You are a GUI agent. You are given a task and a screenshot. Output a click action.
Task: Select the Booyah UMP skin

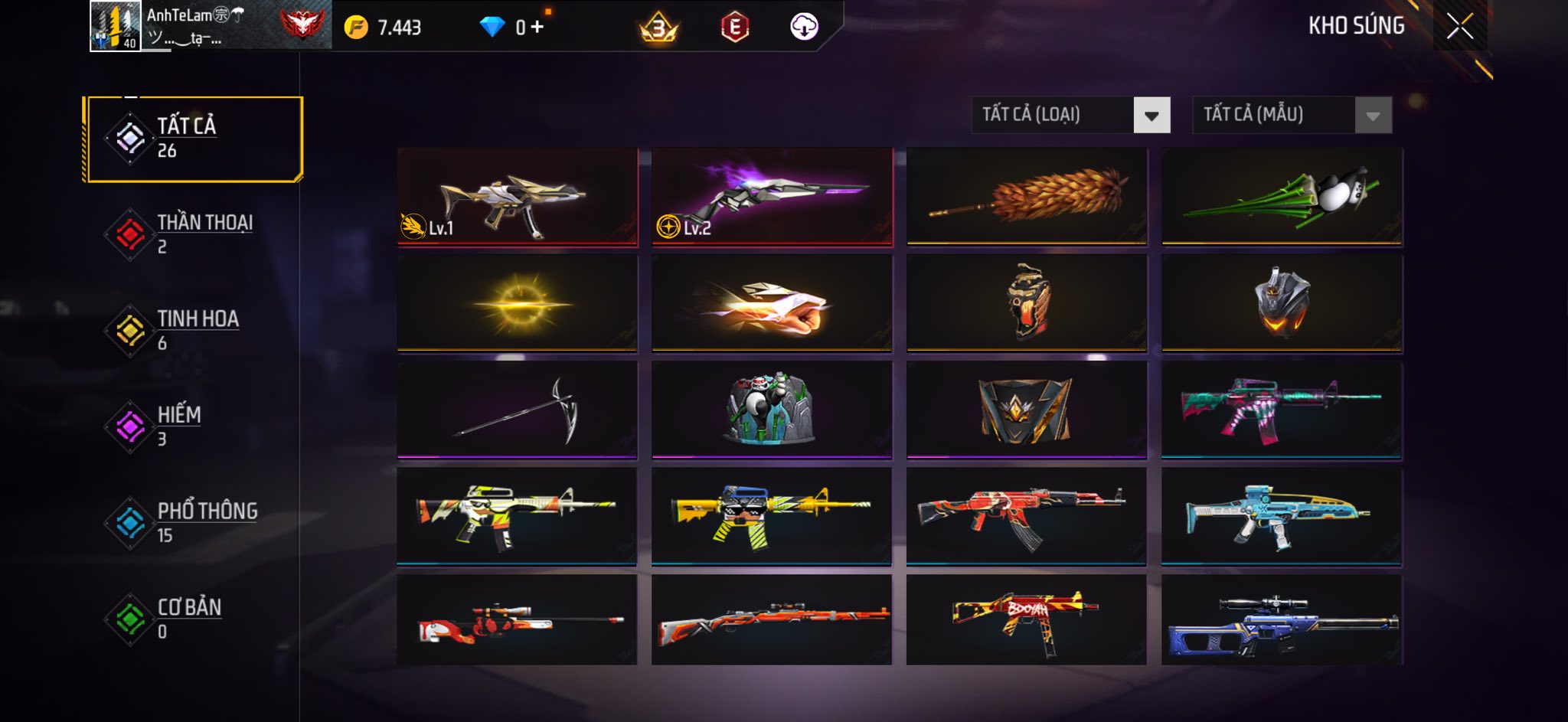point(1027,620)
